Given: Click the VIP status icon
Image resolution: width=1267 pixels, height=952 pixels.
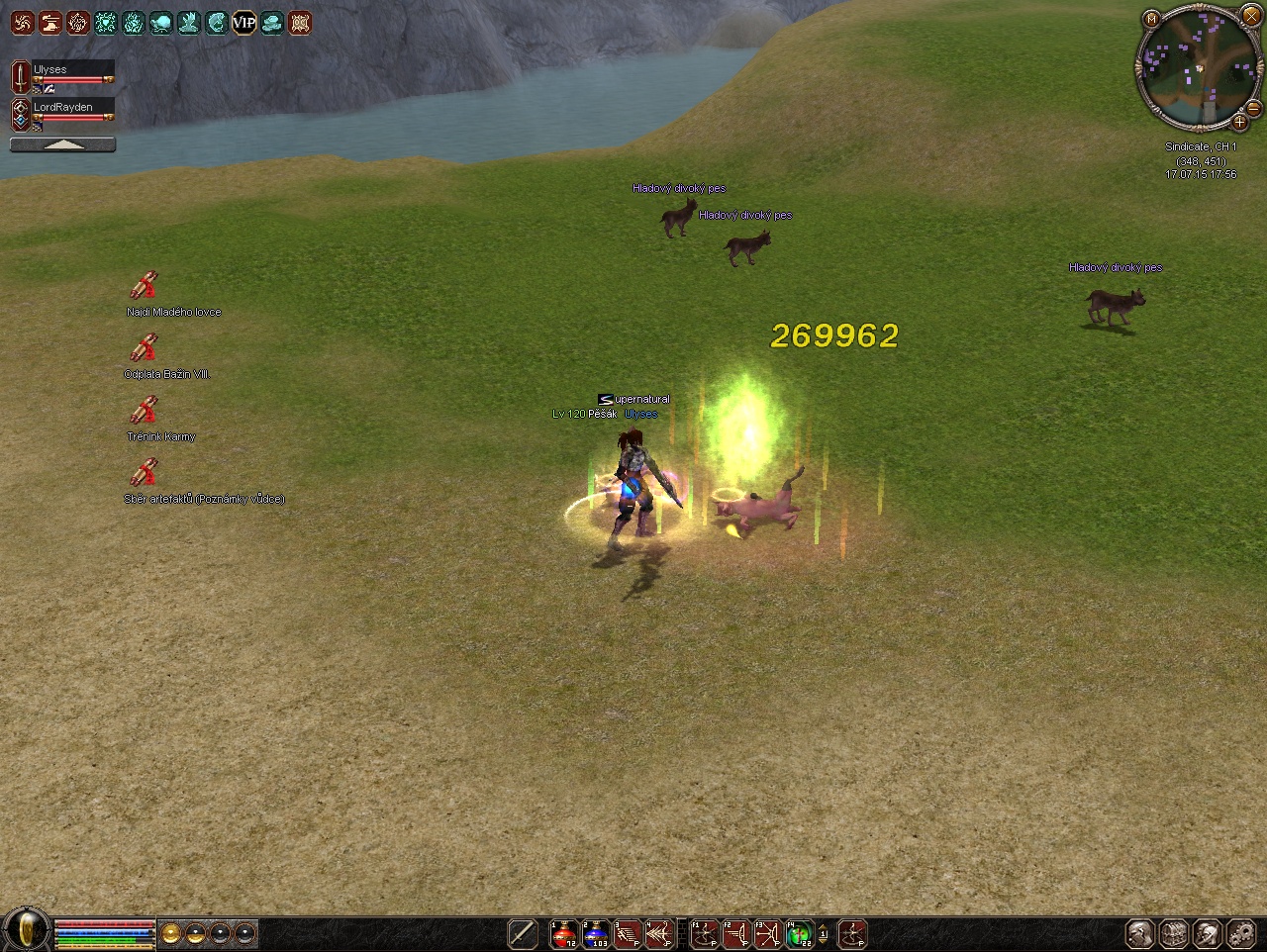Looking at the screenshot, I should pyautogui.click(x=244, y=22).
